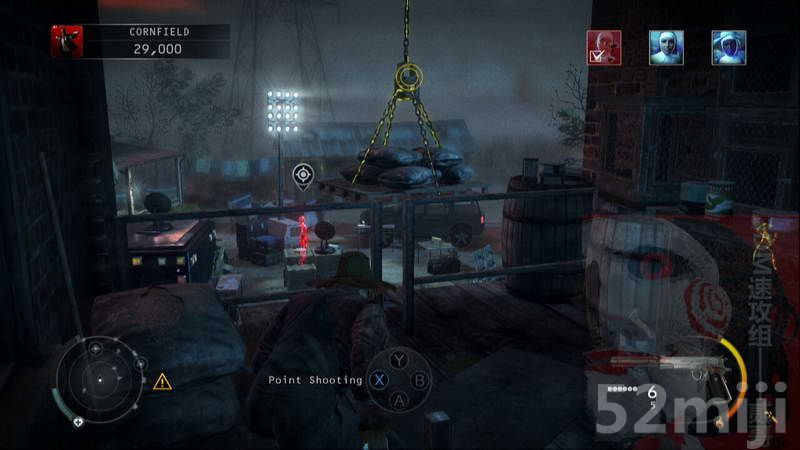This screenshot has height=450, width=800.
Task: Click the red Cornfield target emblem
Action: click(x=67, y=40)
